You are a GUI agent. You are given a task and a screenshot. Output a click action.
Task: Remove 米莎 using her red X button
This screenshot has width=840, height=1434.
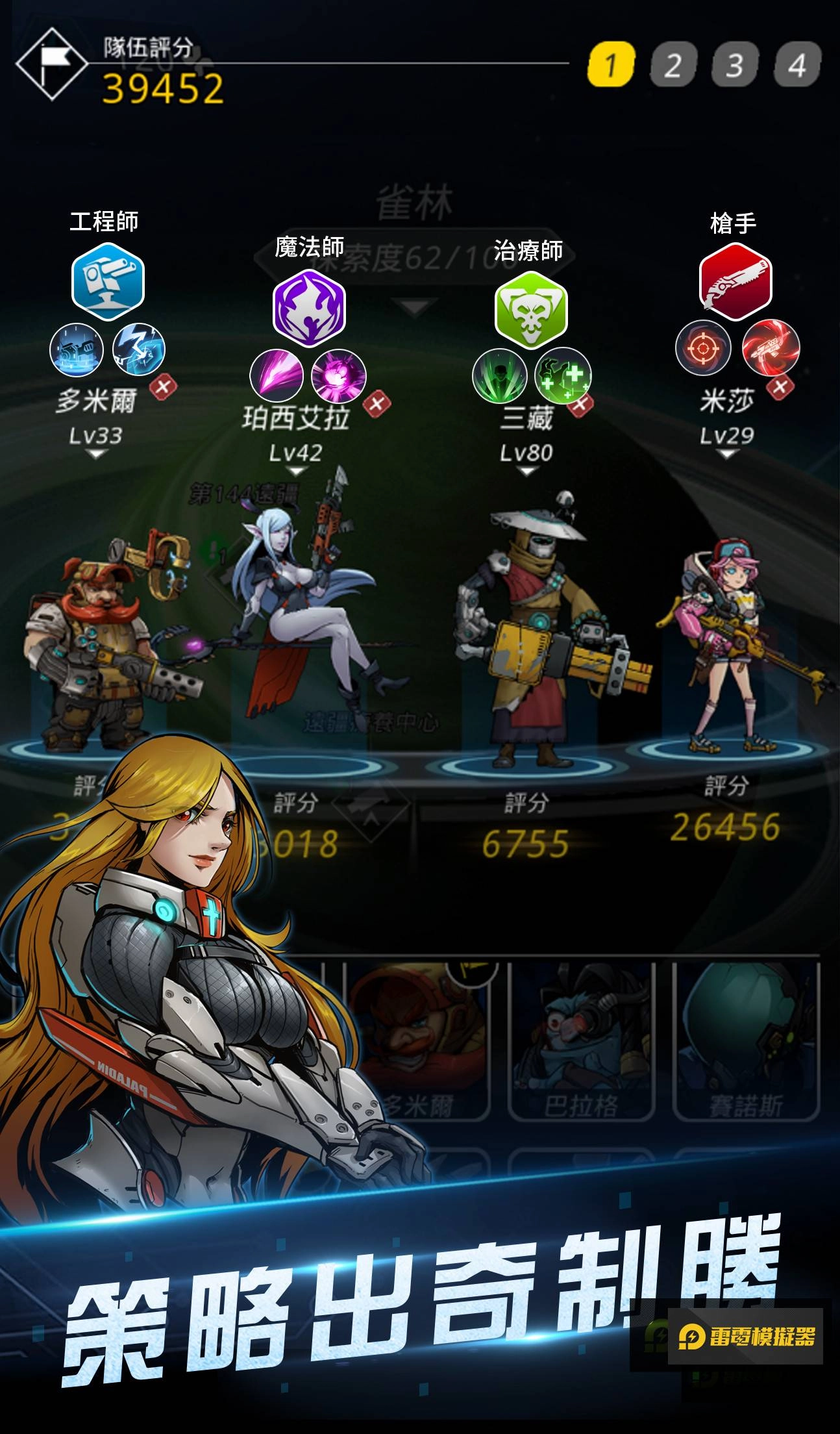(782, 386)
